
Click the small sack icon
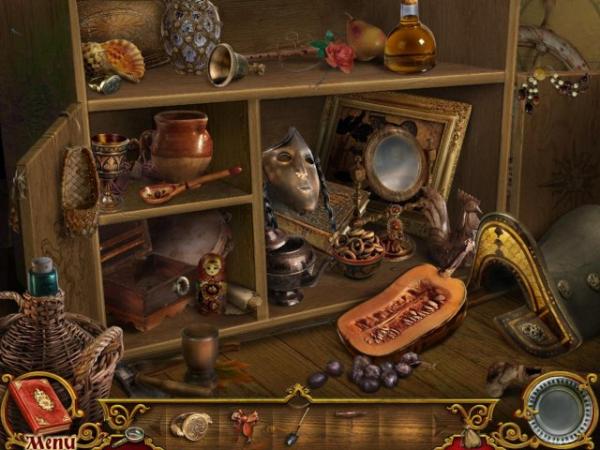(x=470, y=437)
